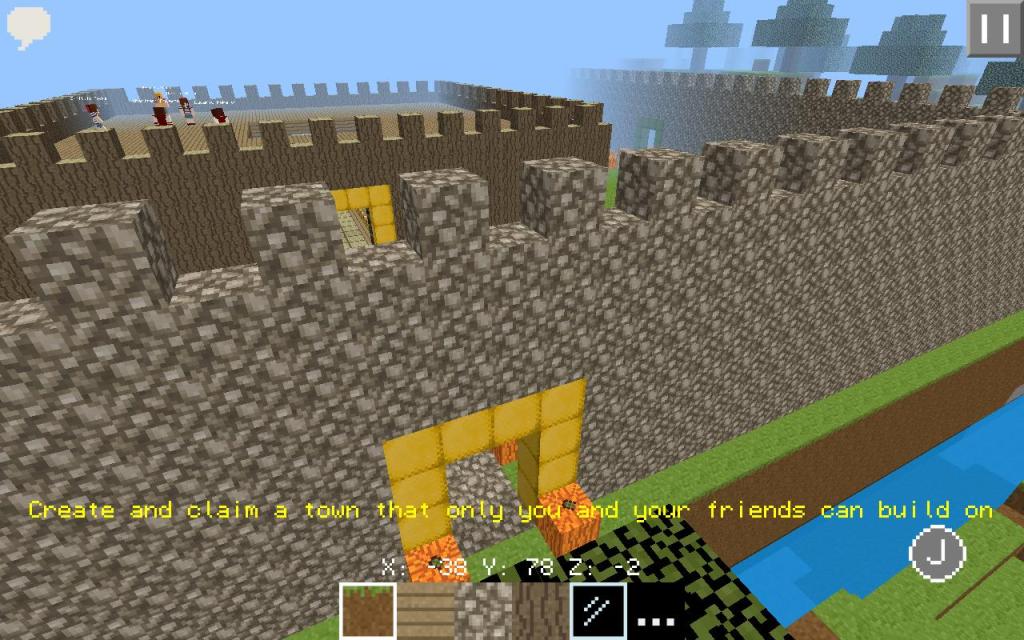Tap the circular J jump button

click(937, 552)
